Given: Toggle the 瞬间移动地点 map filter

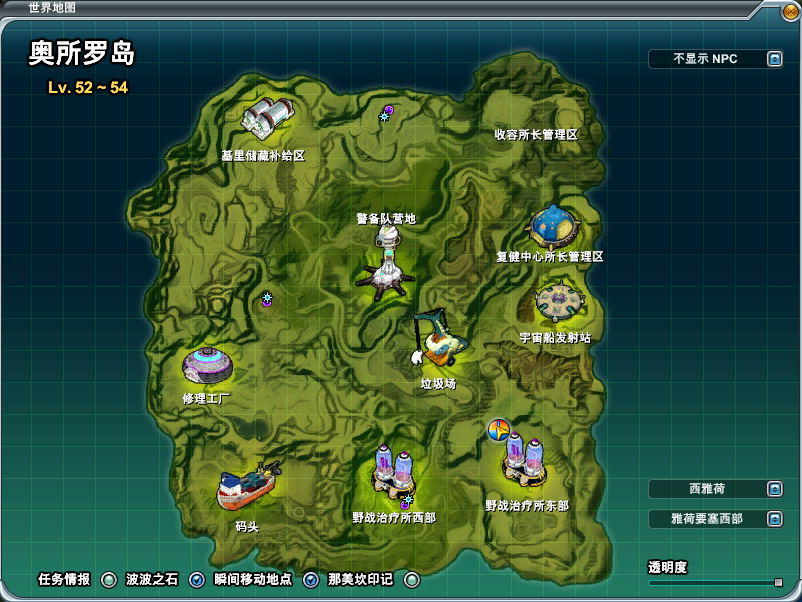Looking at the screenshot, I should [311, 580].
